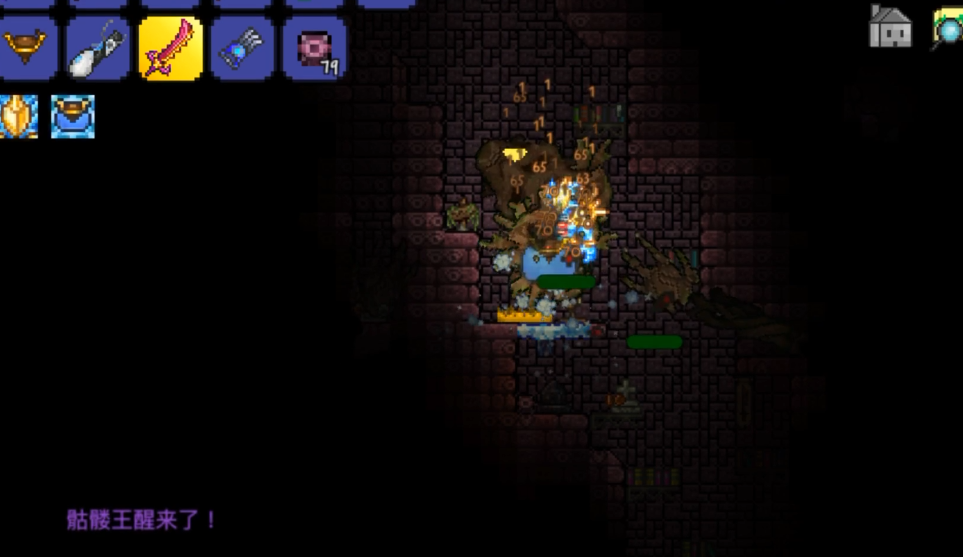Select the pink block stack of 79

click(x=314, y=49)
